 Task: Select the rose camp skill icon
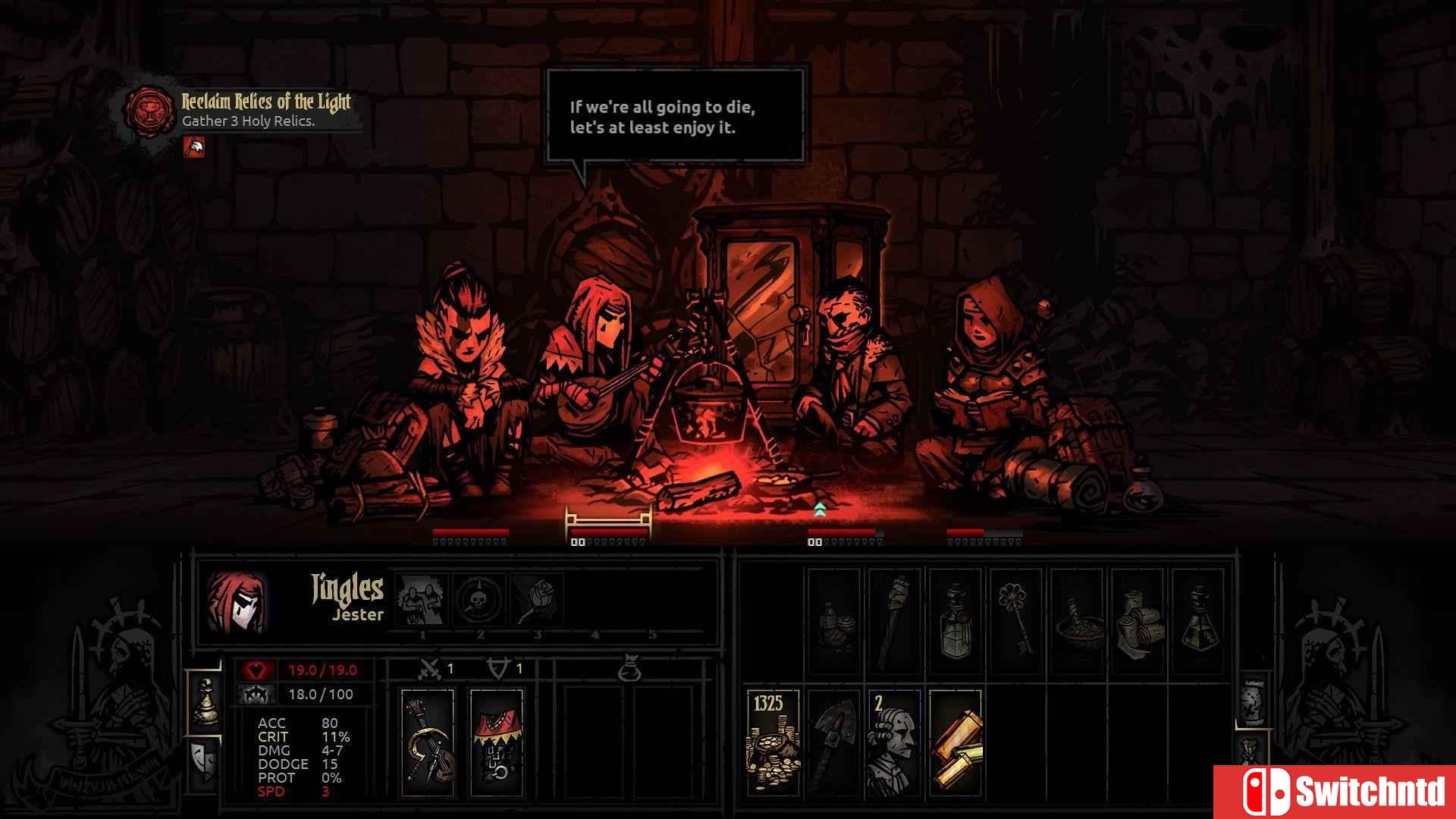[539, 598]
